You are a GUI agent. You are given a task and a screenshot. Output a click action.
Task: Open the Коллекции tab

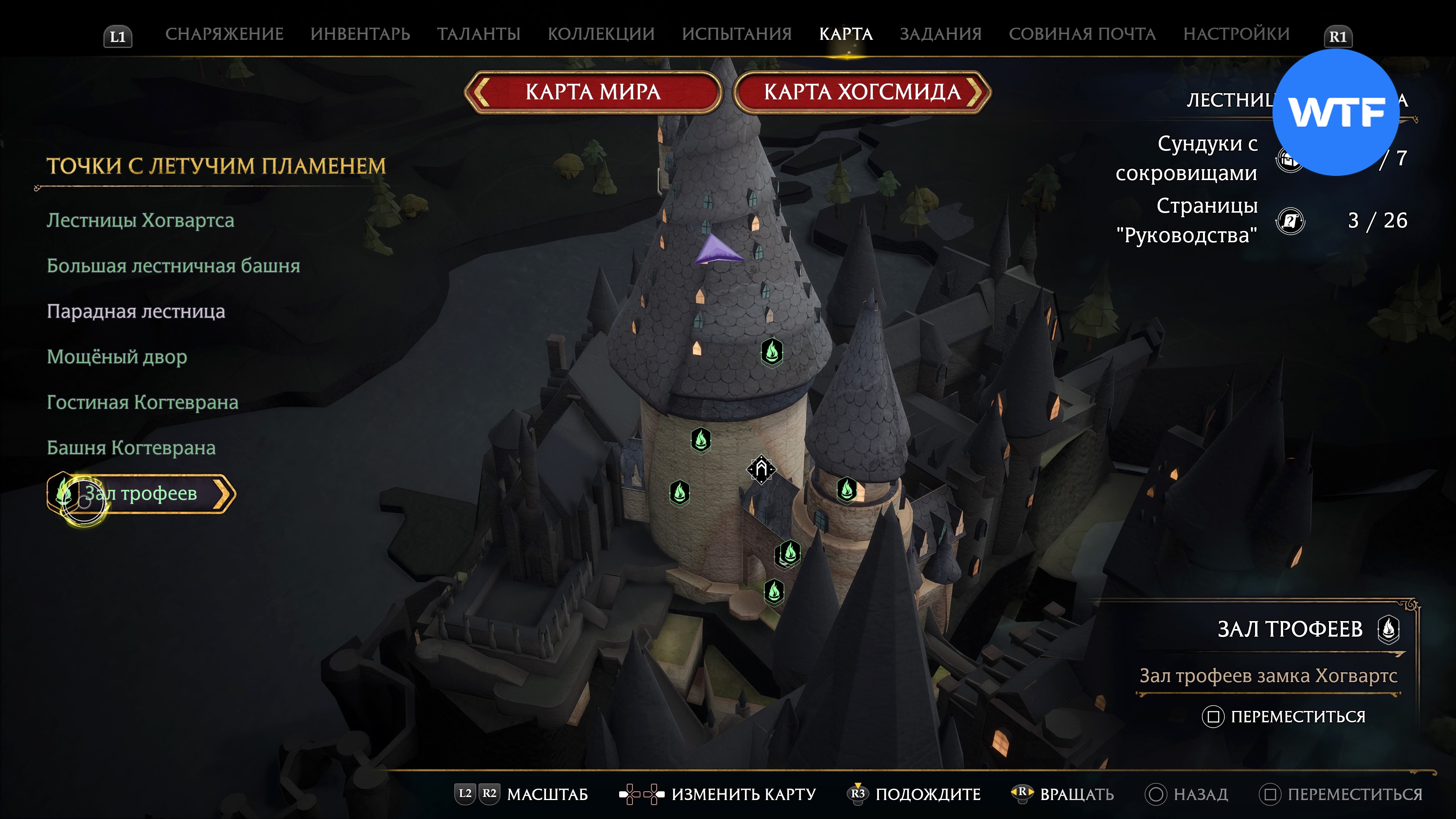[x=601, y=34]
